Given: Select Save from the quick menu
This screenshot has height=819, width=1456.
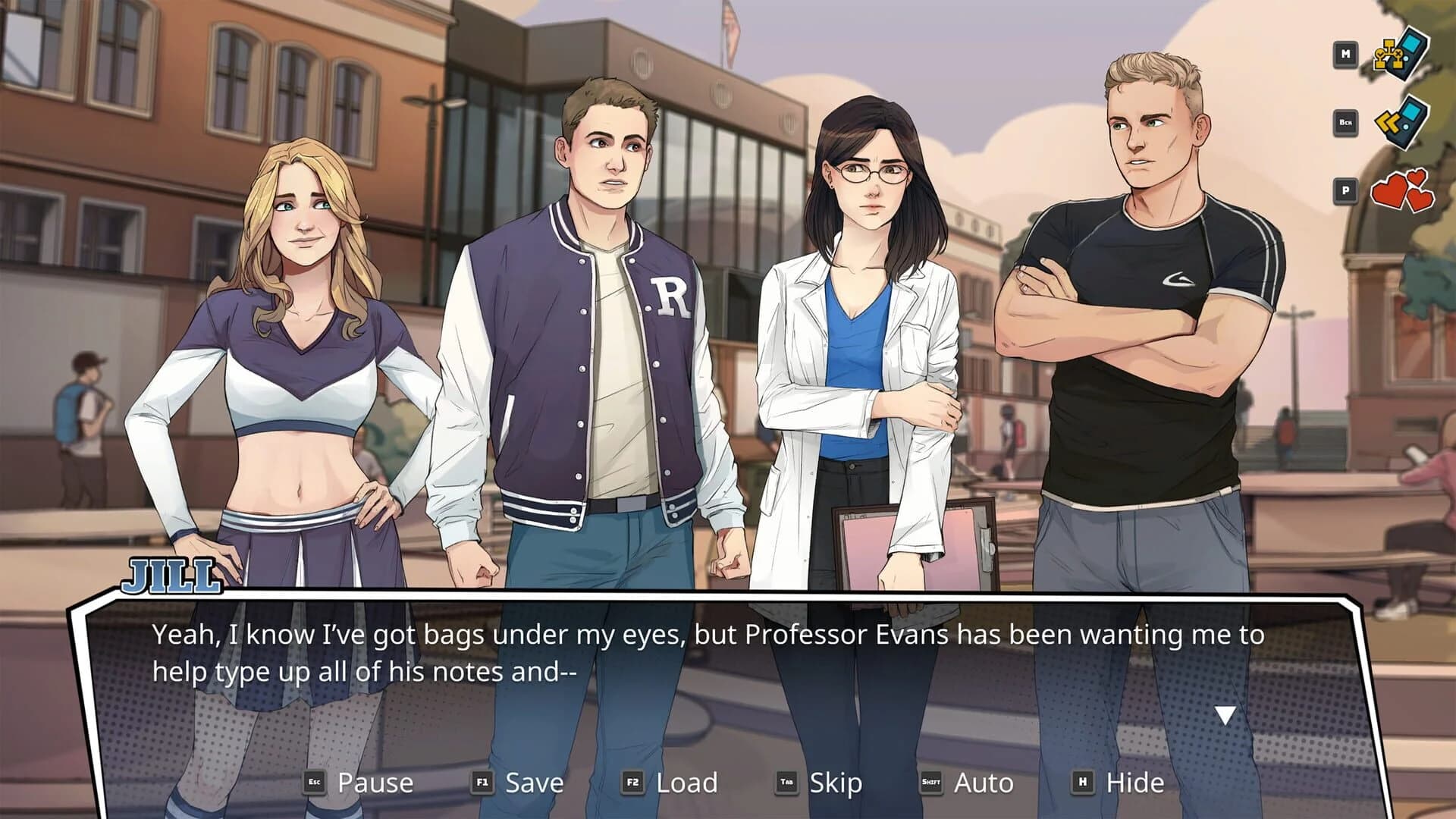Looking at the screenshot, I should (x=536, y=780).
